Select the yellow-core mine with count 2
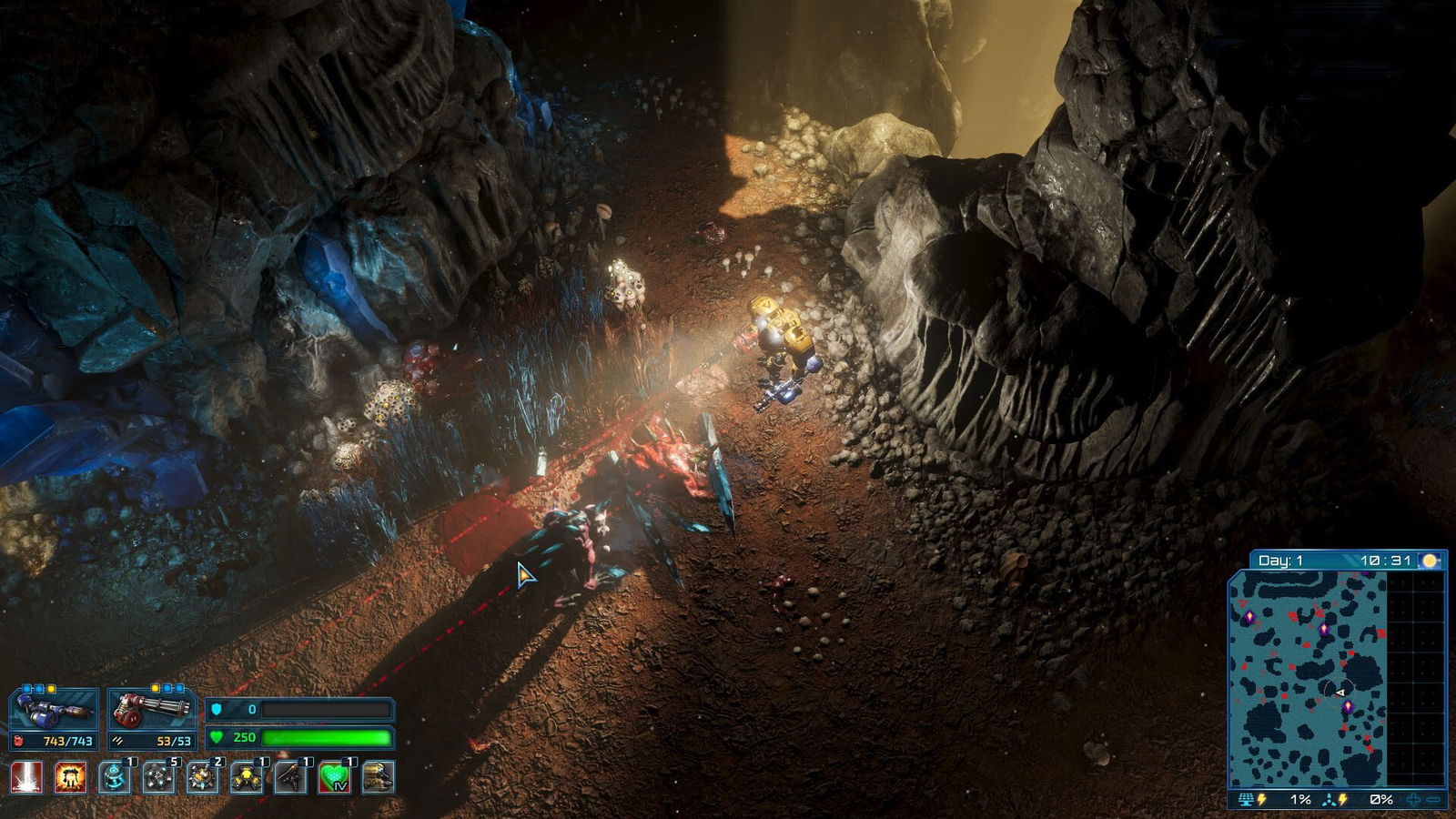Screen dimensions: 1456x819 (202, 778)
